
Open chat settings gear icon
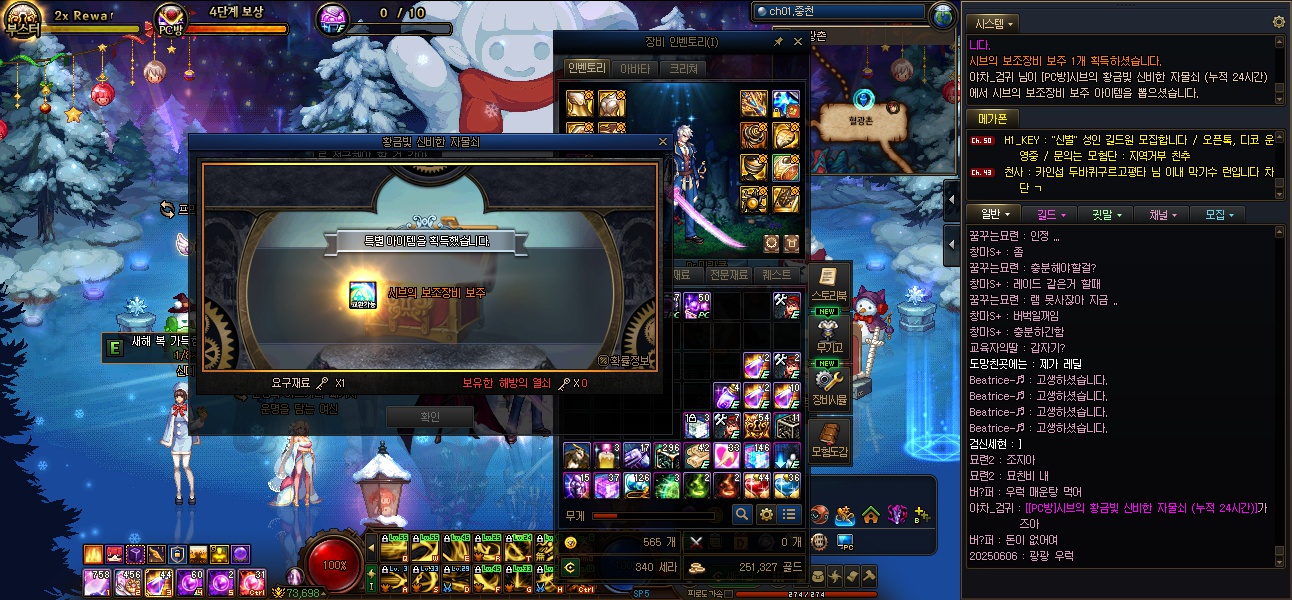1278,22
